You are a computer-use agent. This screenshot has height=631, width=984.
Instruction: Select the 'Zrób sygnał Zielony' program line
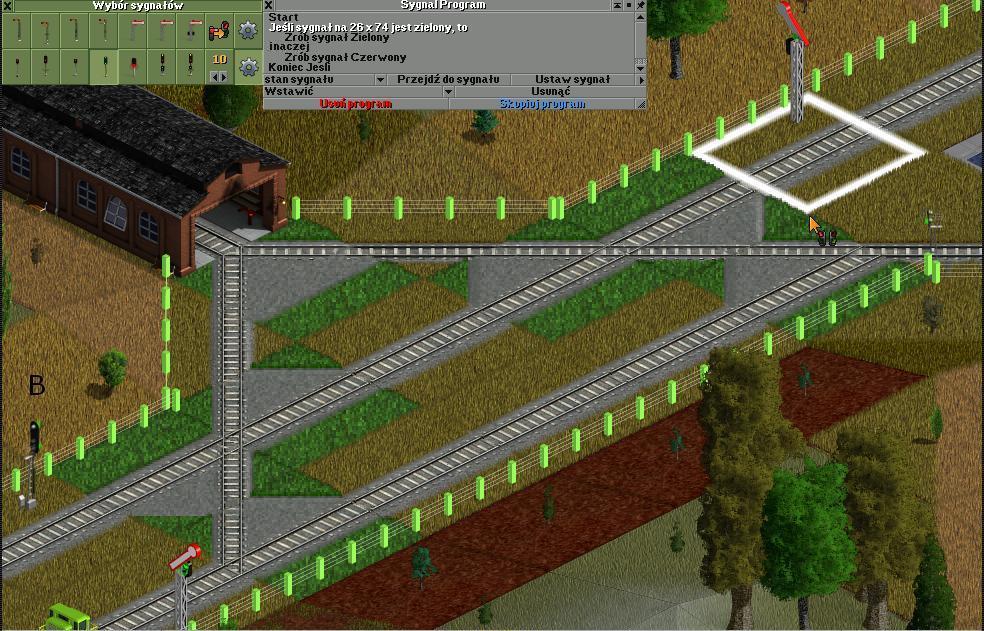[x=336, y=37]
